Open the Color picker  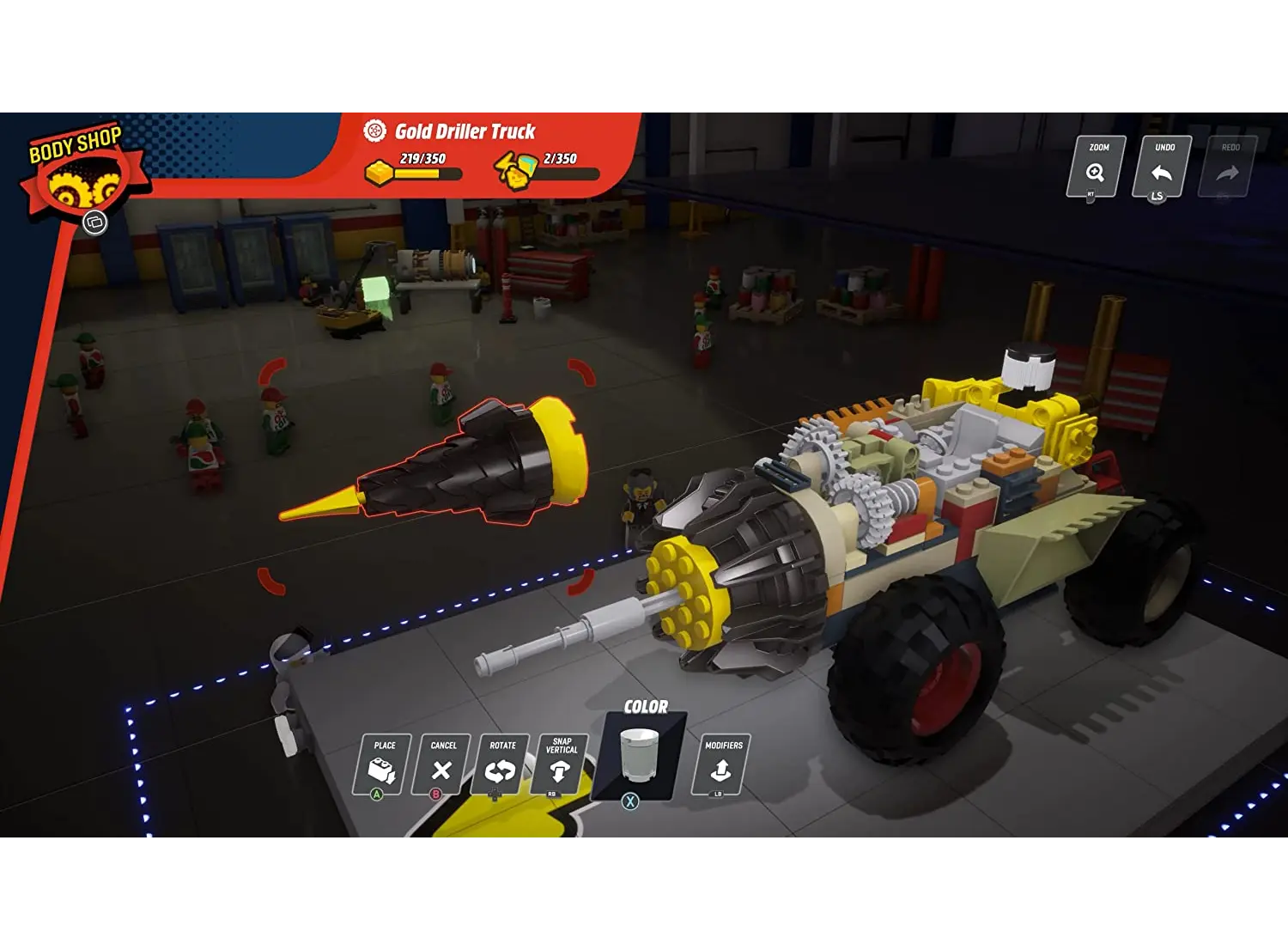click(640, 754)
